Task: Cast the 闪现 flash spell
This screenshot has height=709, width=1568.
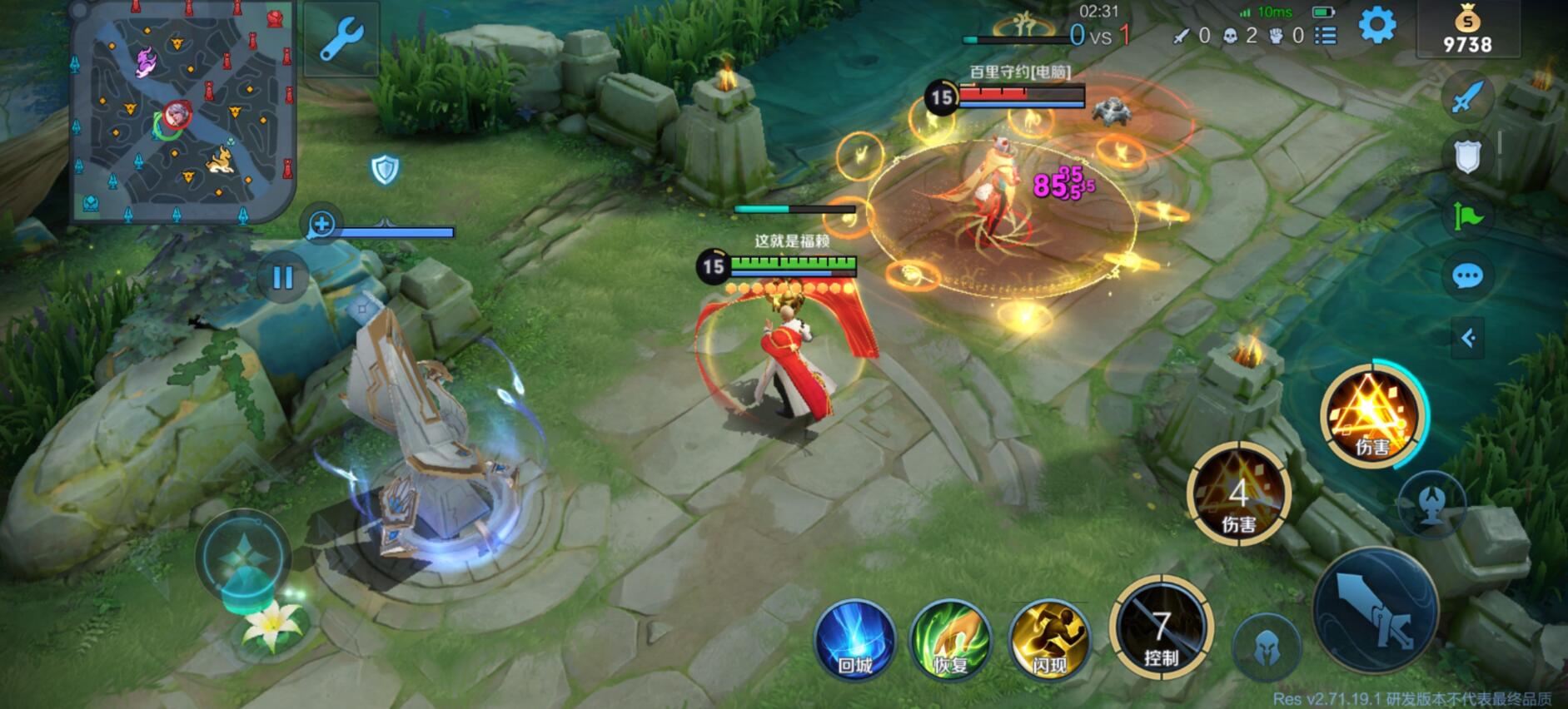Action: (1049, 640)
